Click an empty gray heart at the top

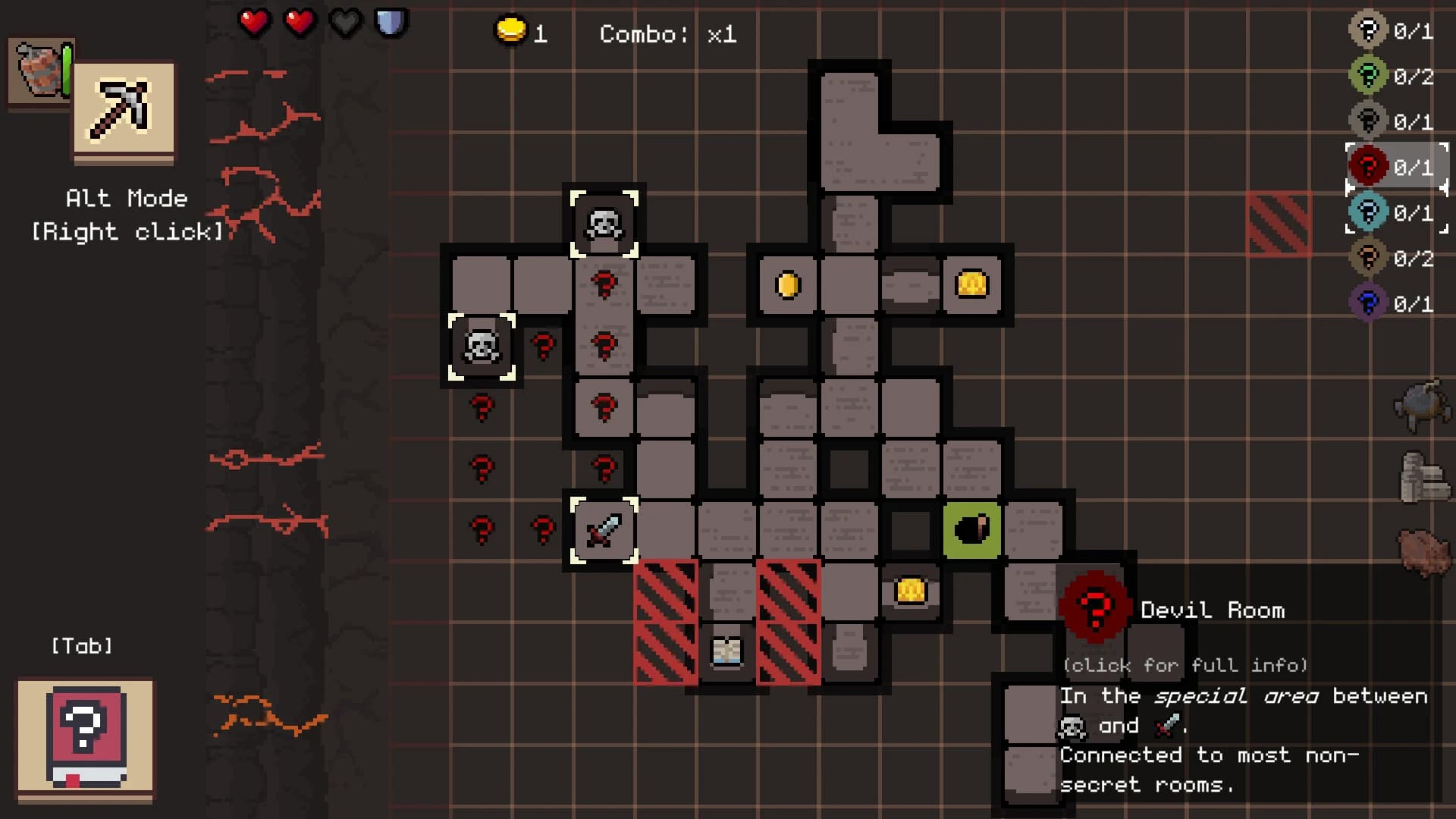(345, 22)
